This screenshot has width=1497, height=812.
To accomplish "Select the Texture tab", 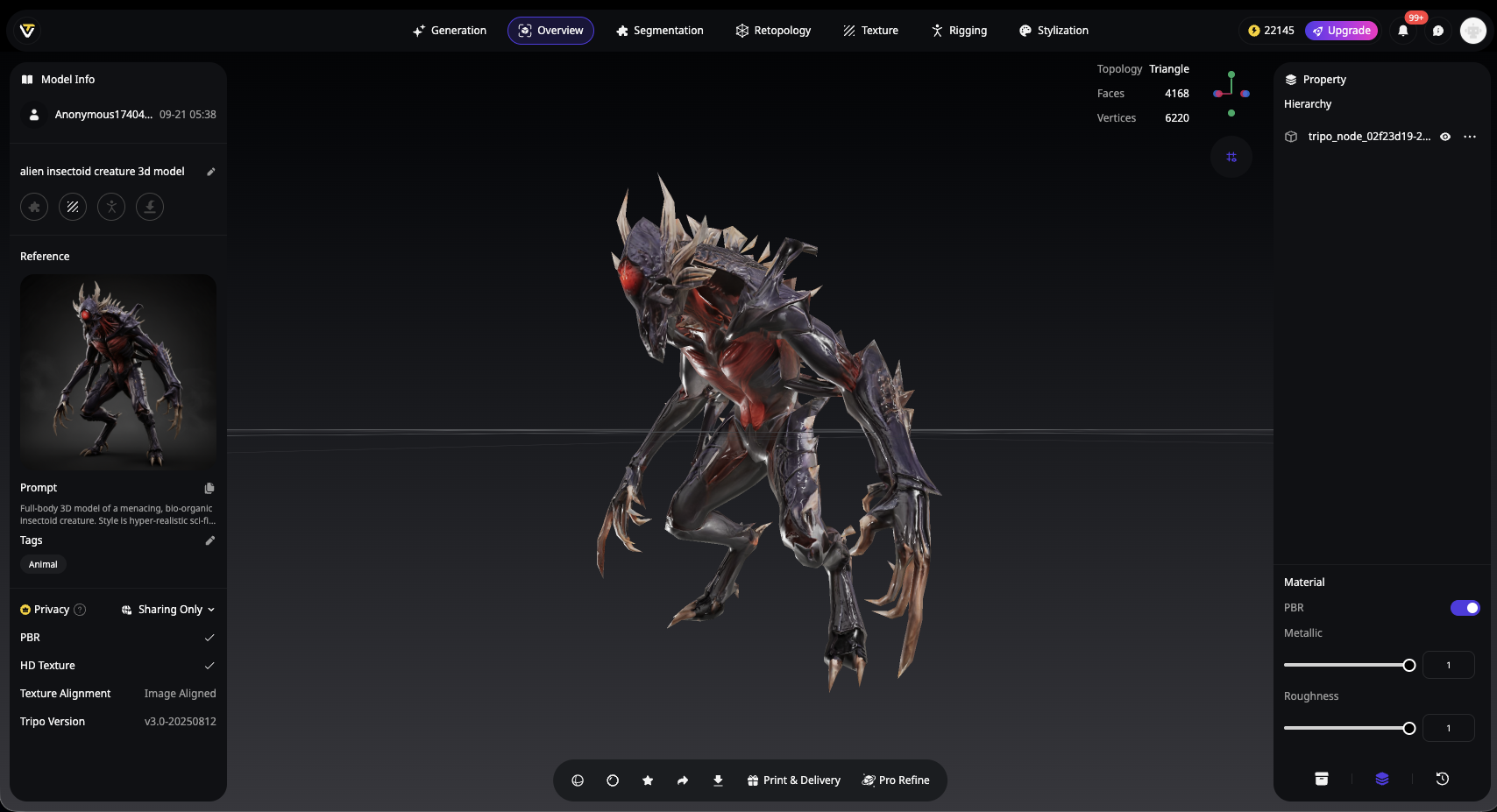I will 870,31.
